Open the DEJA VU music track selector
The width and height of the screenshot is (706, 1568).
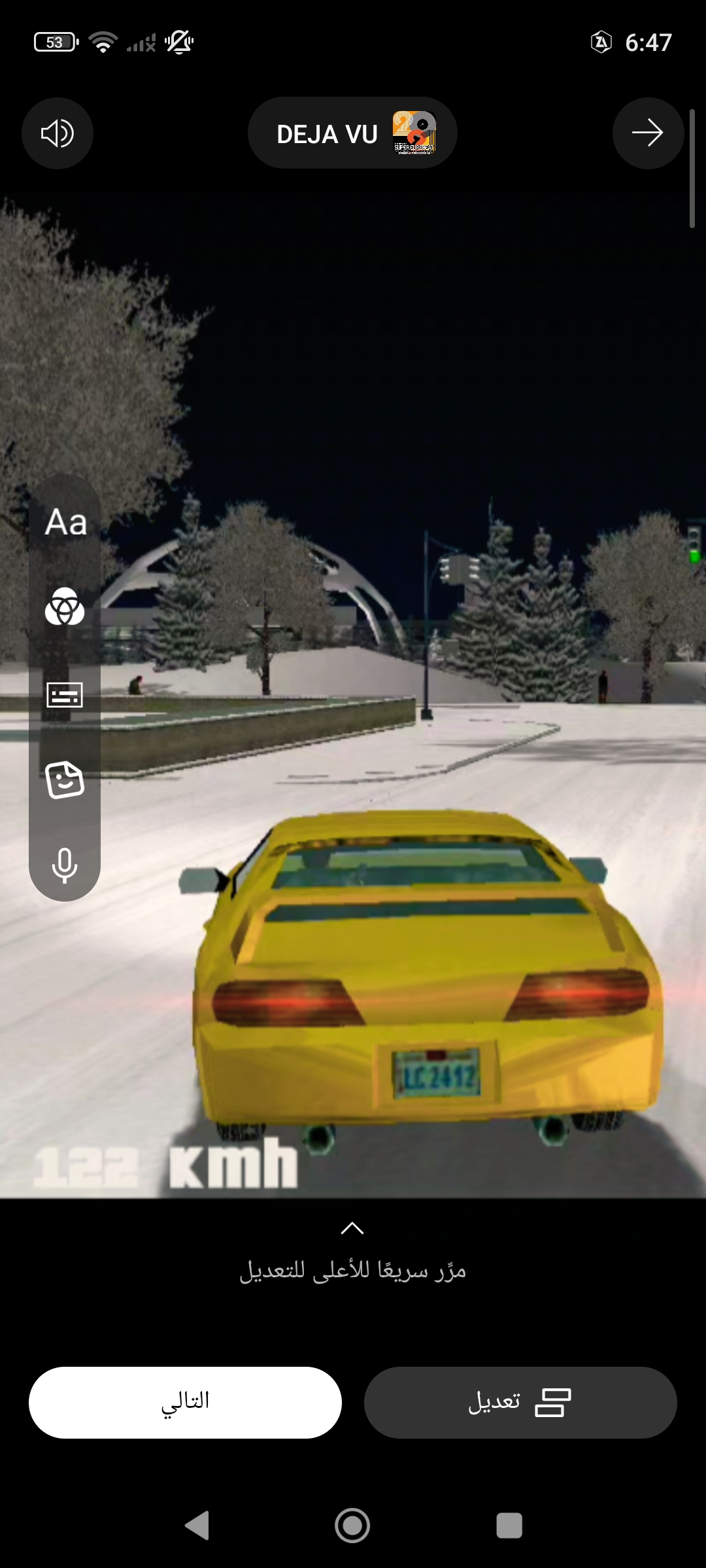352,133
